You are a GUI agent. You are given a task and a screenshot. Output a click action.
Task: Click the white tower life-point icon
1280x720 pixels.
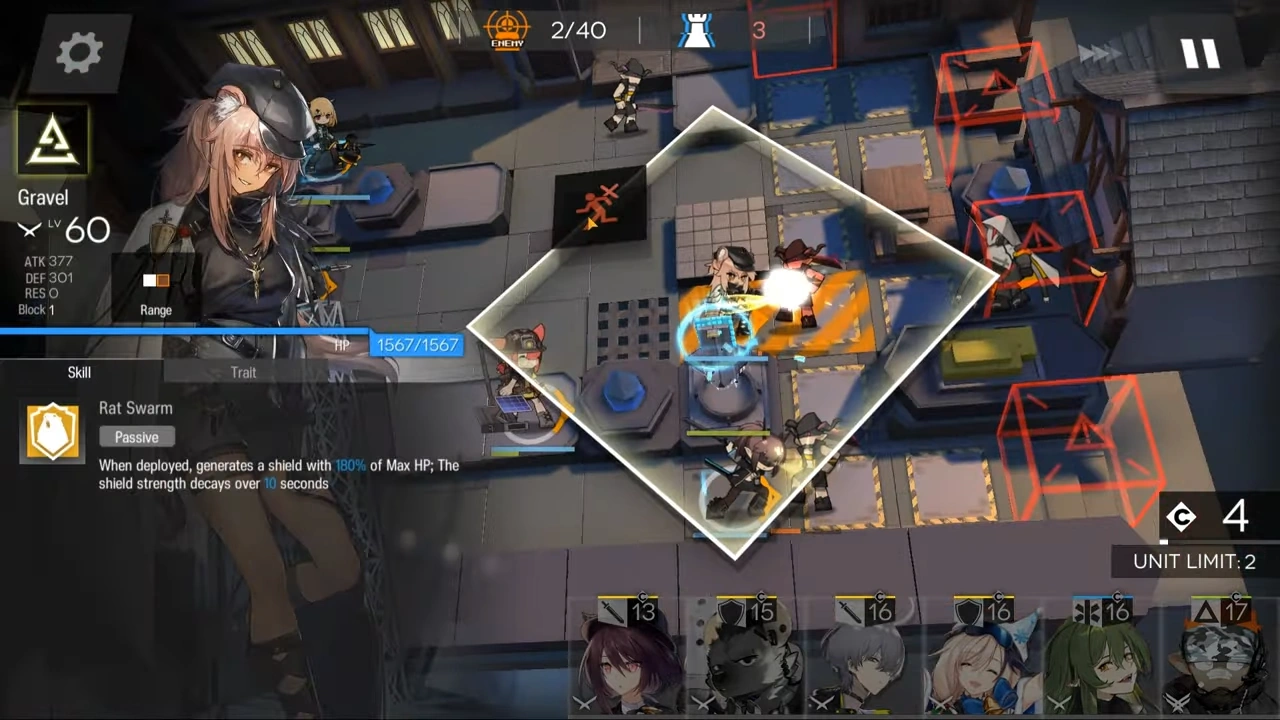pos(697,29)
